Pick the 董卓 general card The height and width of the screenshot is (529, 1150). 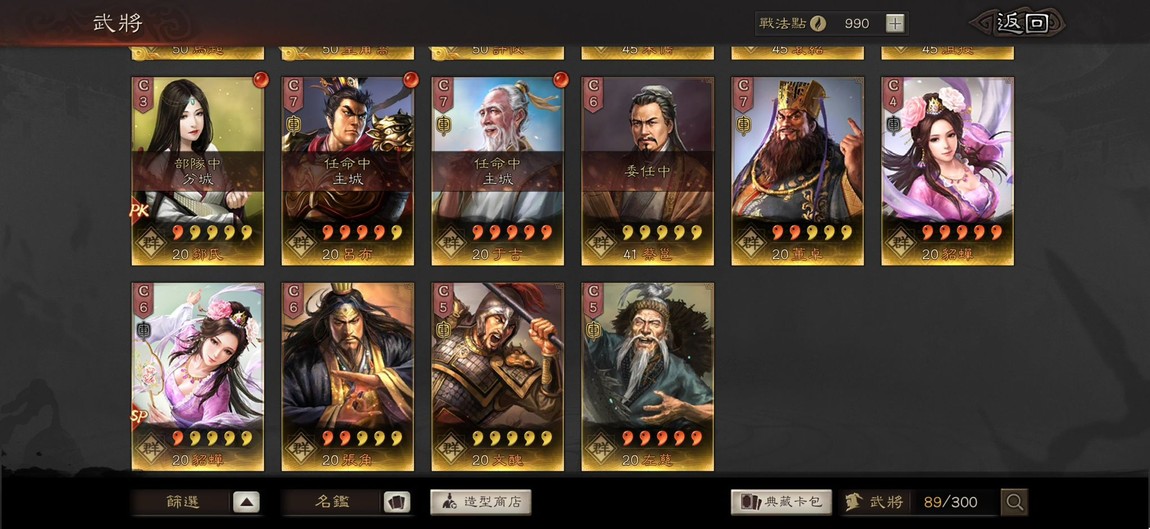tap(798, 170)
